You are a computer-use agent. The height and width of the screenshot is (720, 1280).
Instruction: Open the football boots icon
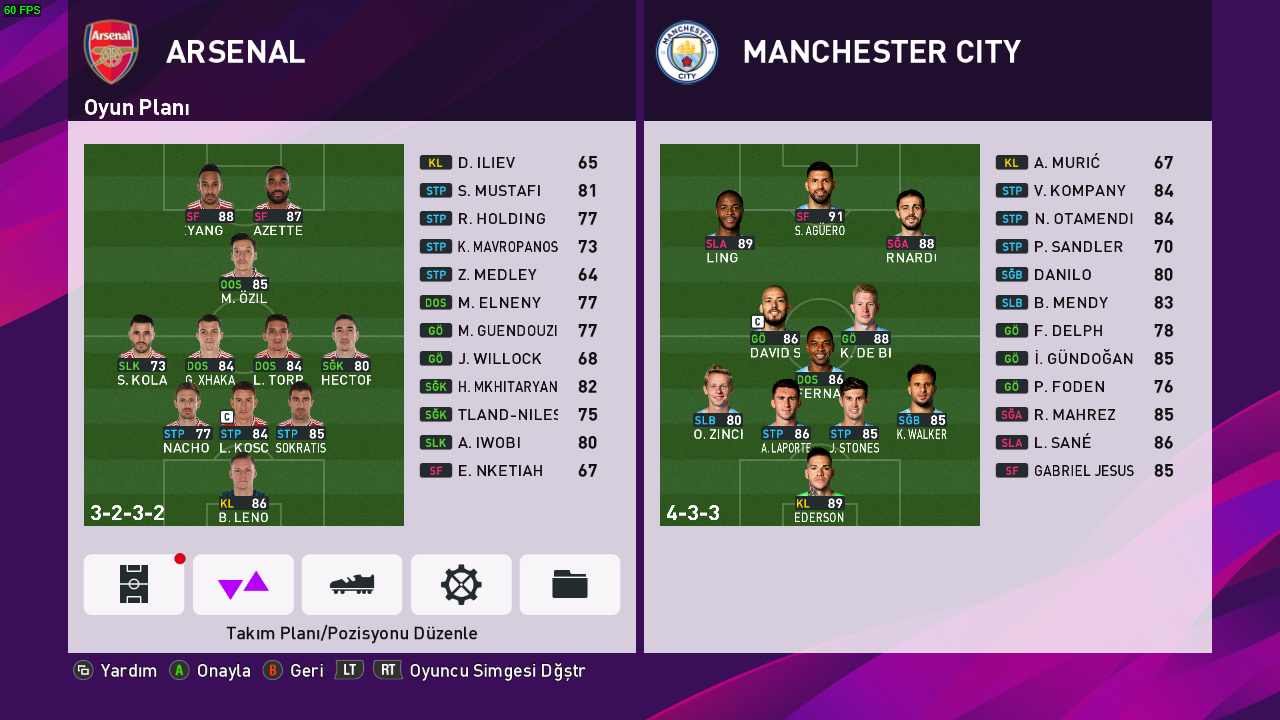pos(352,584)
